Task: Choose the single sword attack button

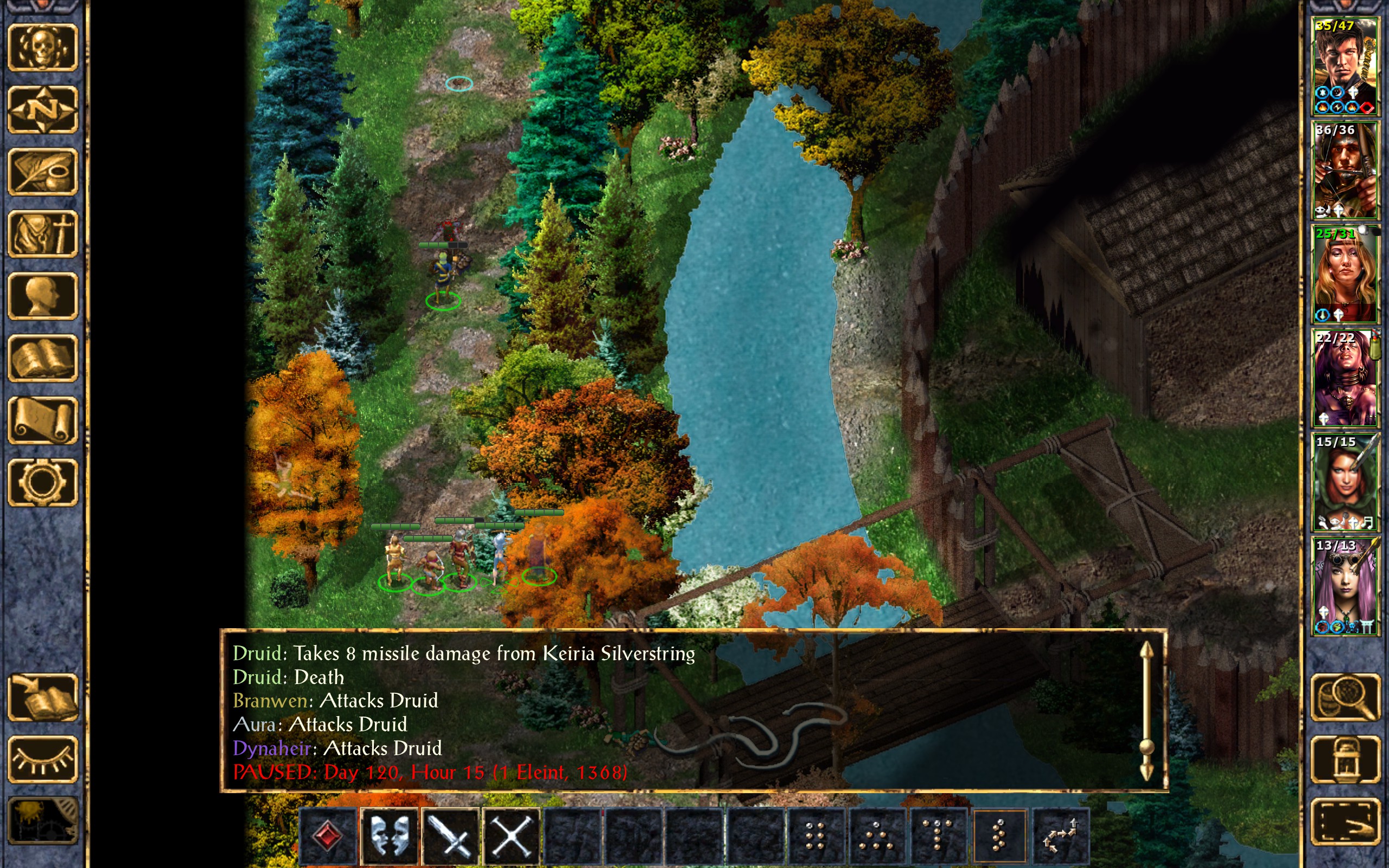Action: click(x=451, y=836)
